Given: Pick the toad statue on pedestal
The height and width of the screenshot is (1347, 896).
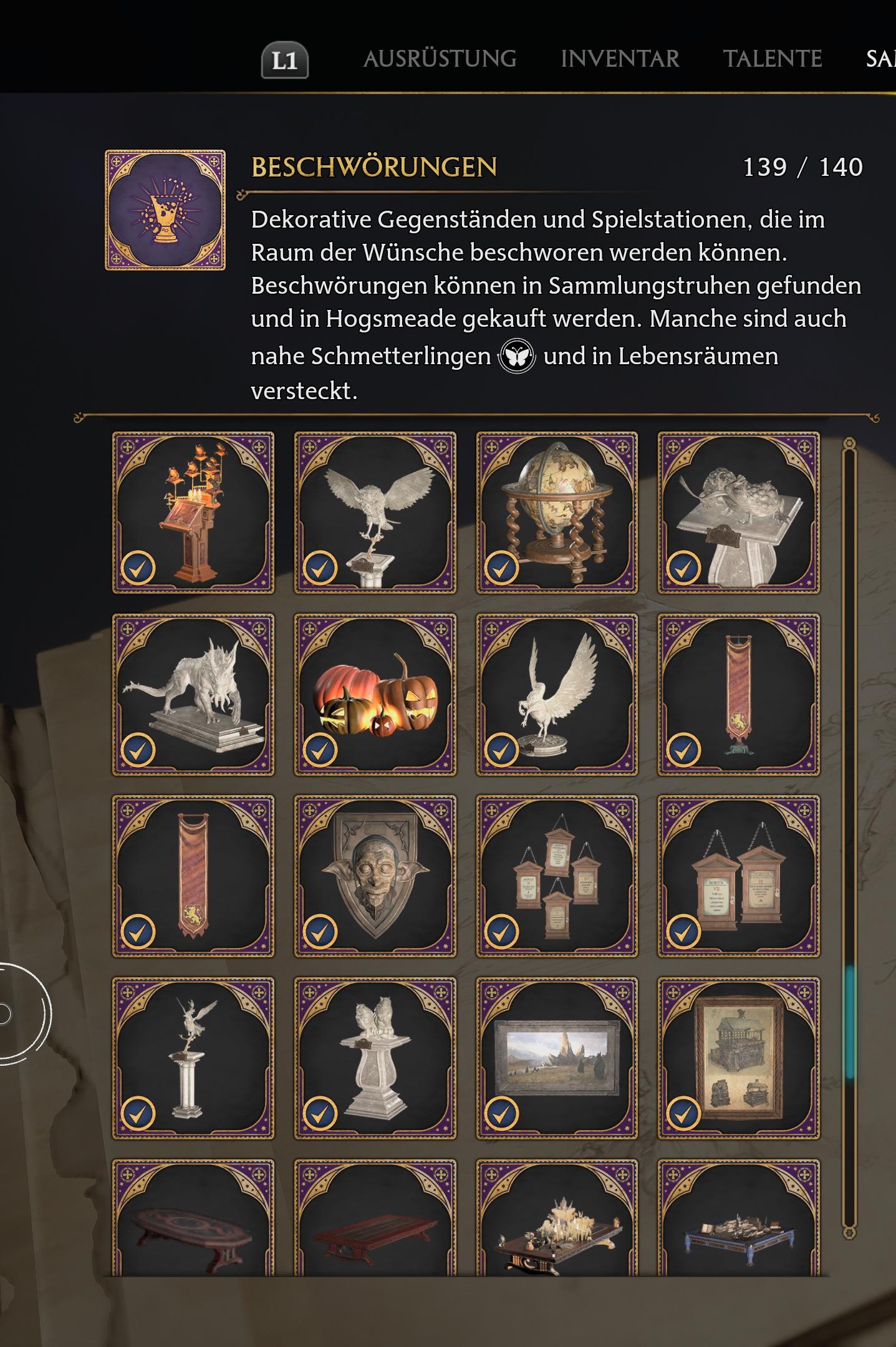Looking at the screenshot, I should pyautogui.click(x=739, y=512).
